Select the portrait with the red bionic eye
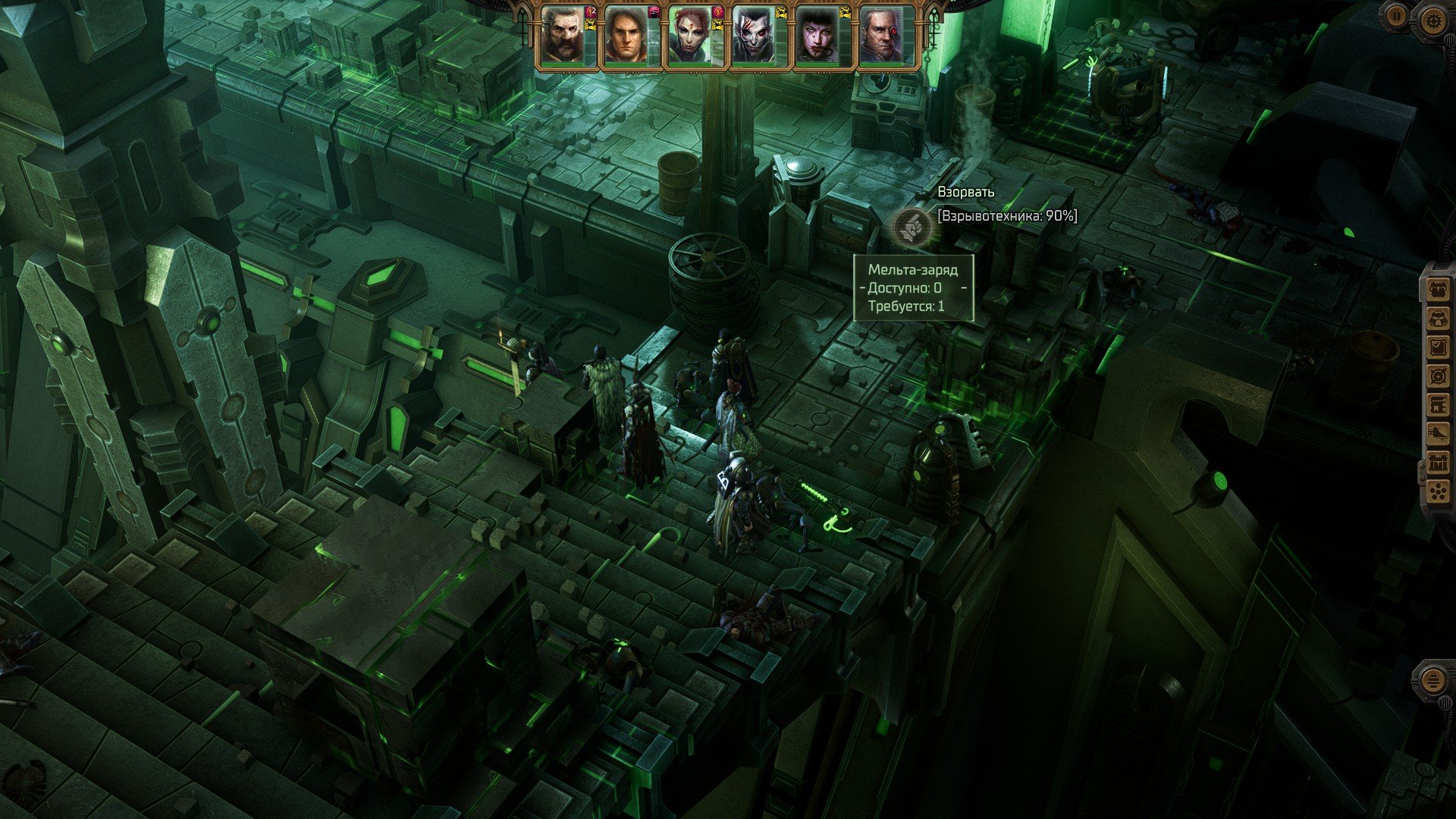 (882, 36)
